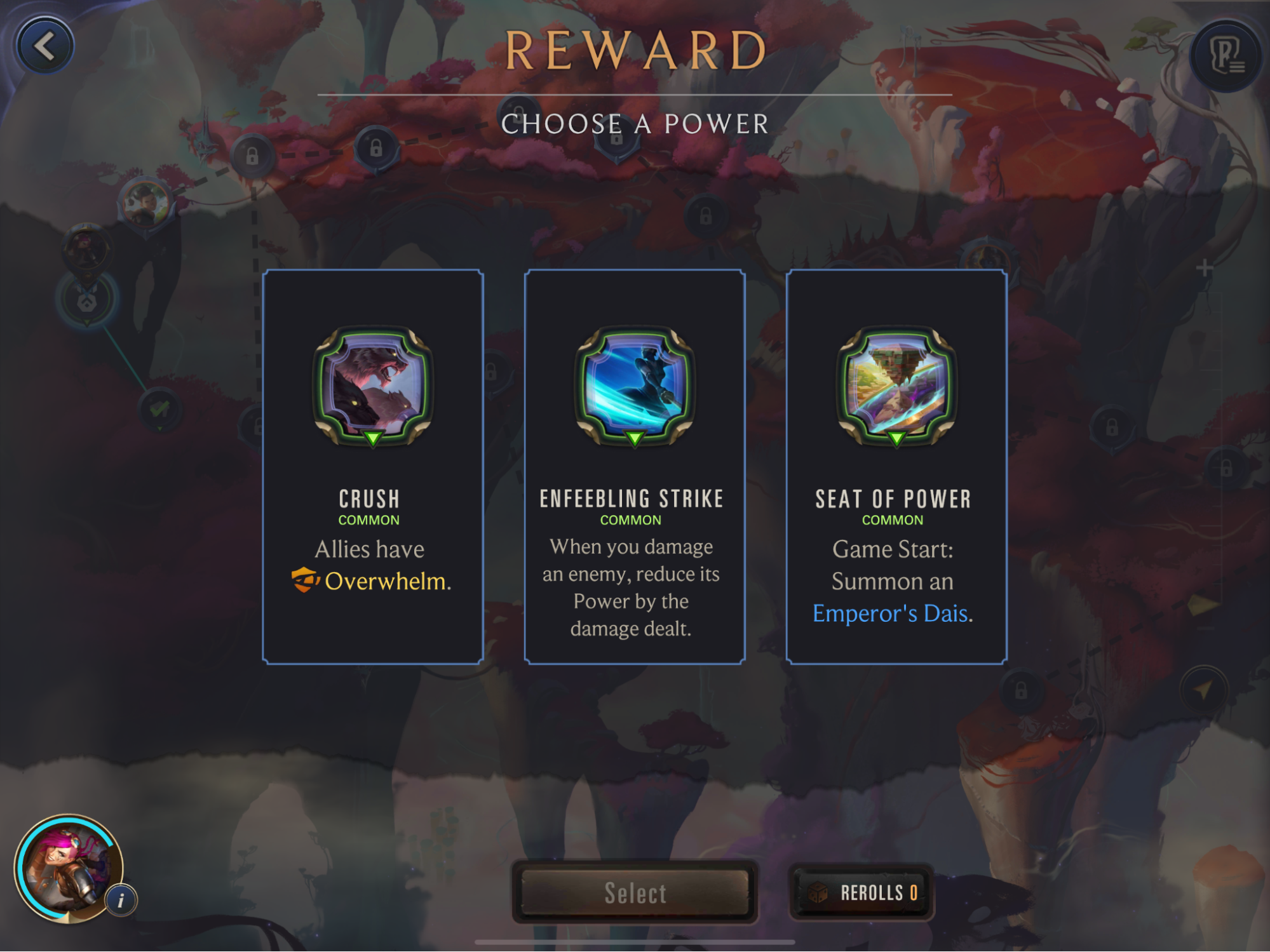Click the Rerolls button
1270x952 pixels.
coord(861,892)
